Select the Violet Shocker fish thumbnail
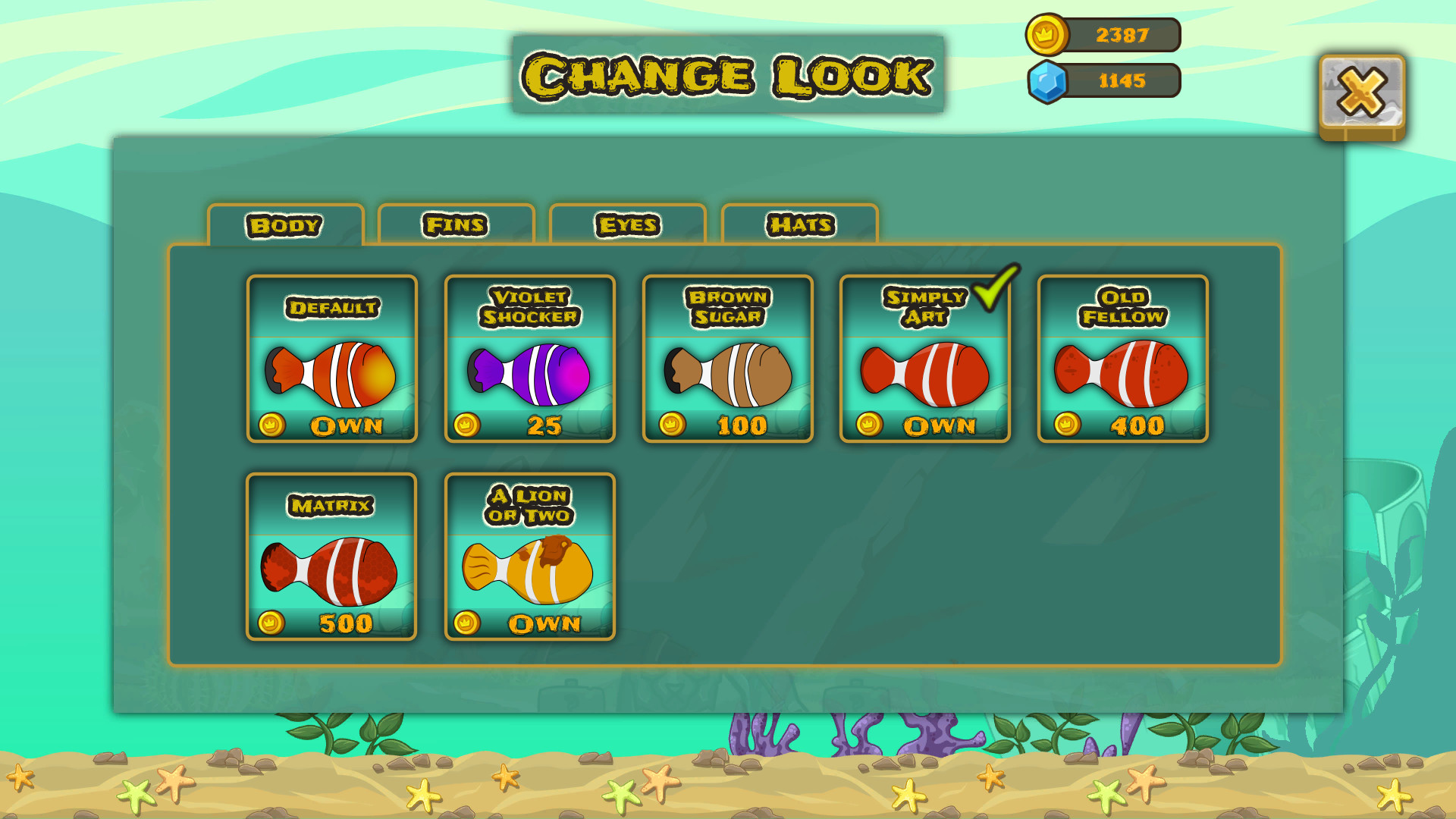The height and width of the screenshot is (819, 1456). pyautogui.click(x=529, y=372)
